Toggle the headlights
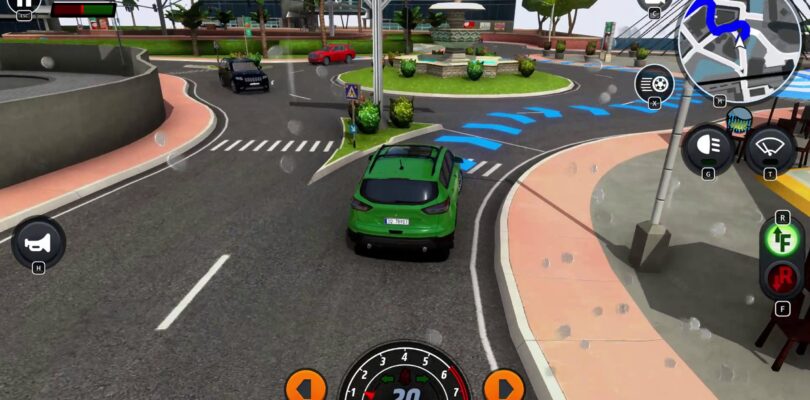 [x=708, y=148]
